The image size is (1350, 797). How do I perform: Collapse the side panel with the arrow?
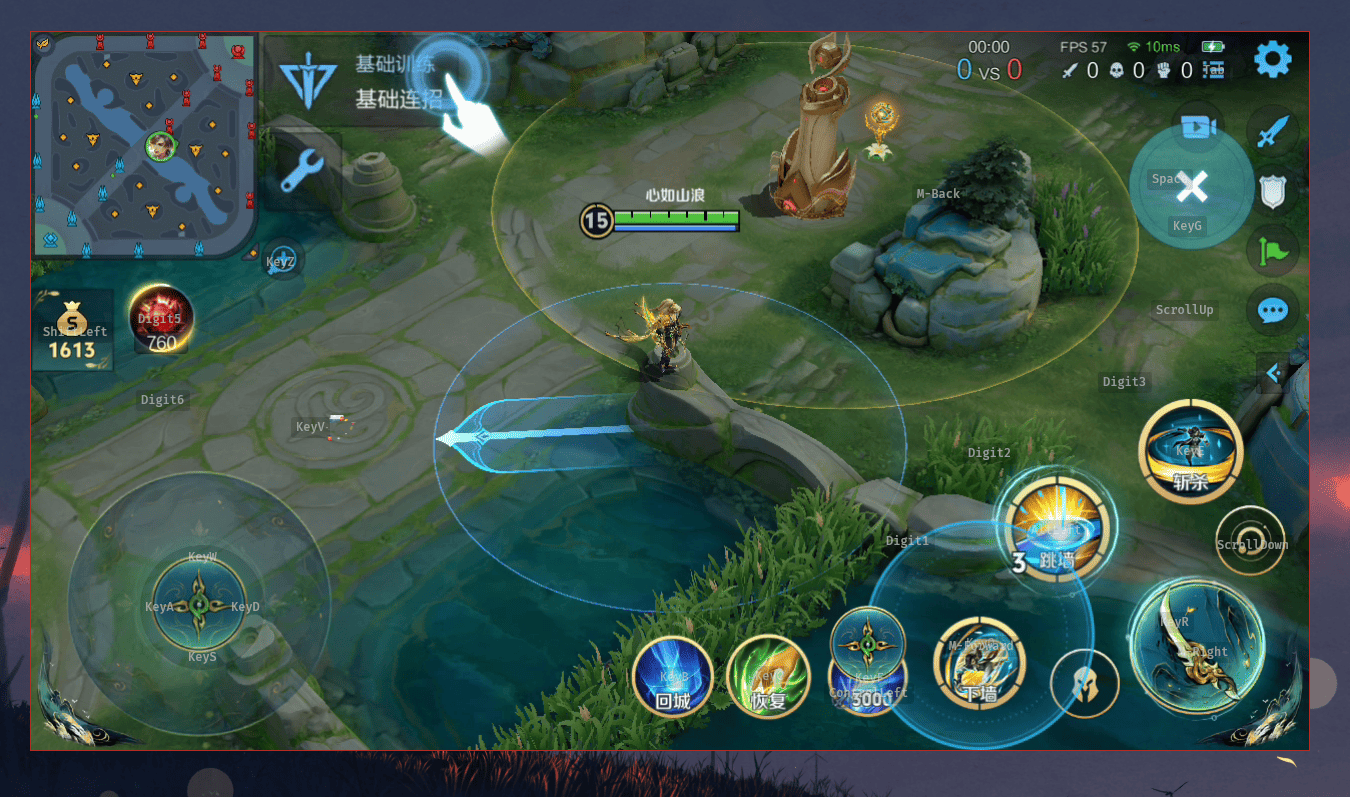[1272, 373]
